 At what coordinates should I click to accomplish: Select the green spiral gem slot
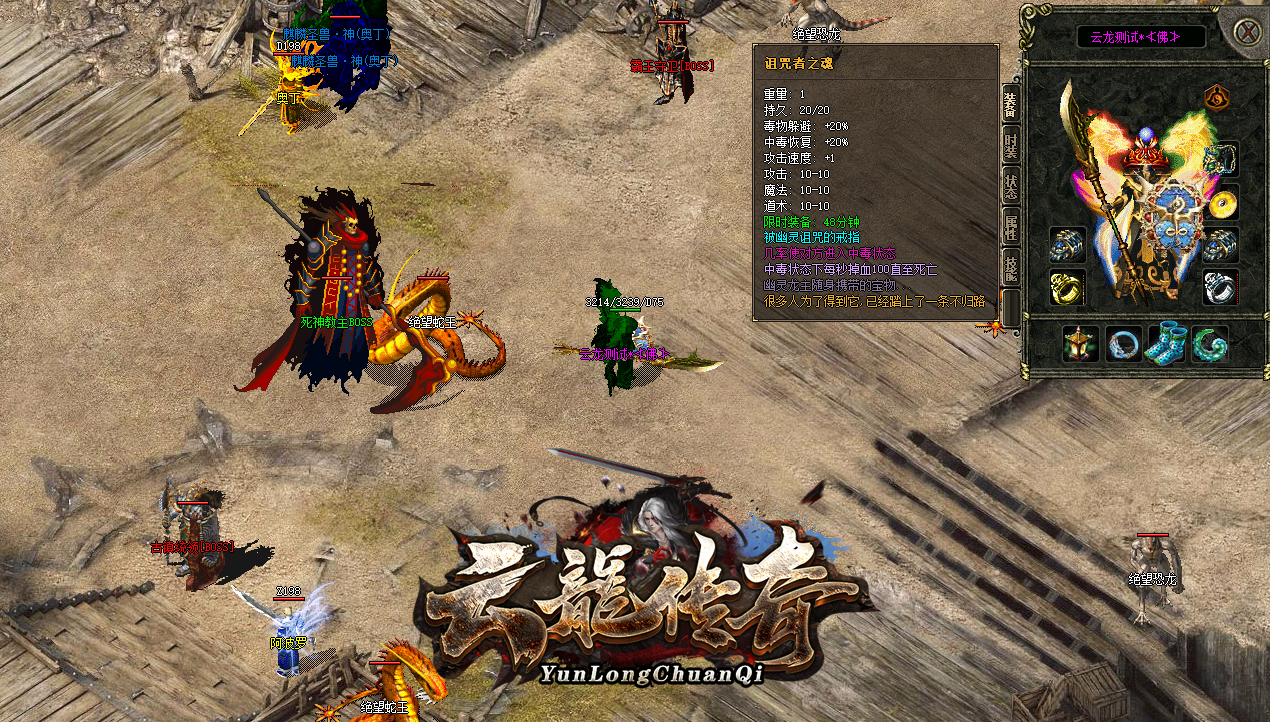click(x=1210, y=344)
